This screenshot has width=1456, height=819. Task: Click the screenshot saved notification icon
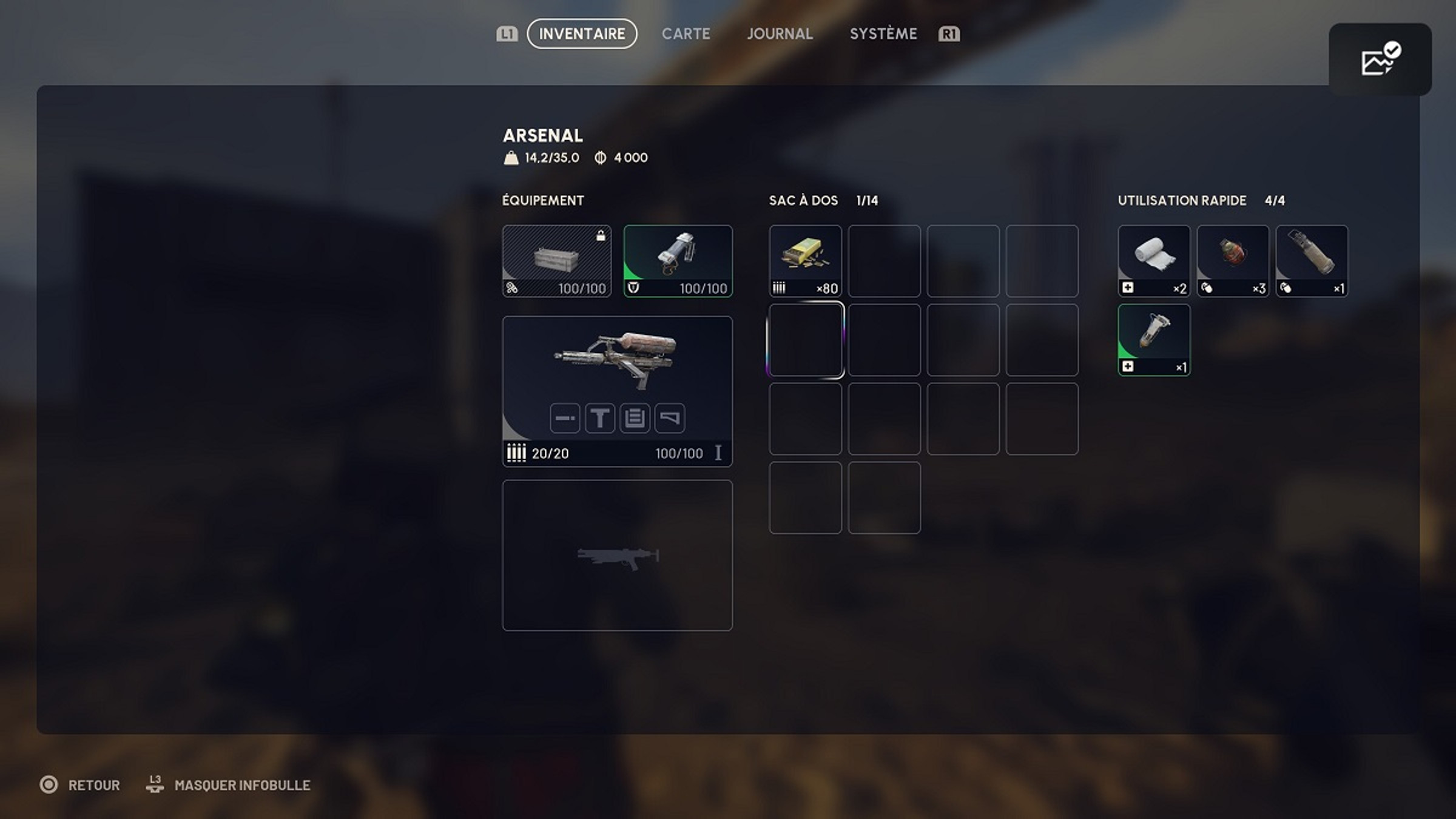1380,59
